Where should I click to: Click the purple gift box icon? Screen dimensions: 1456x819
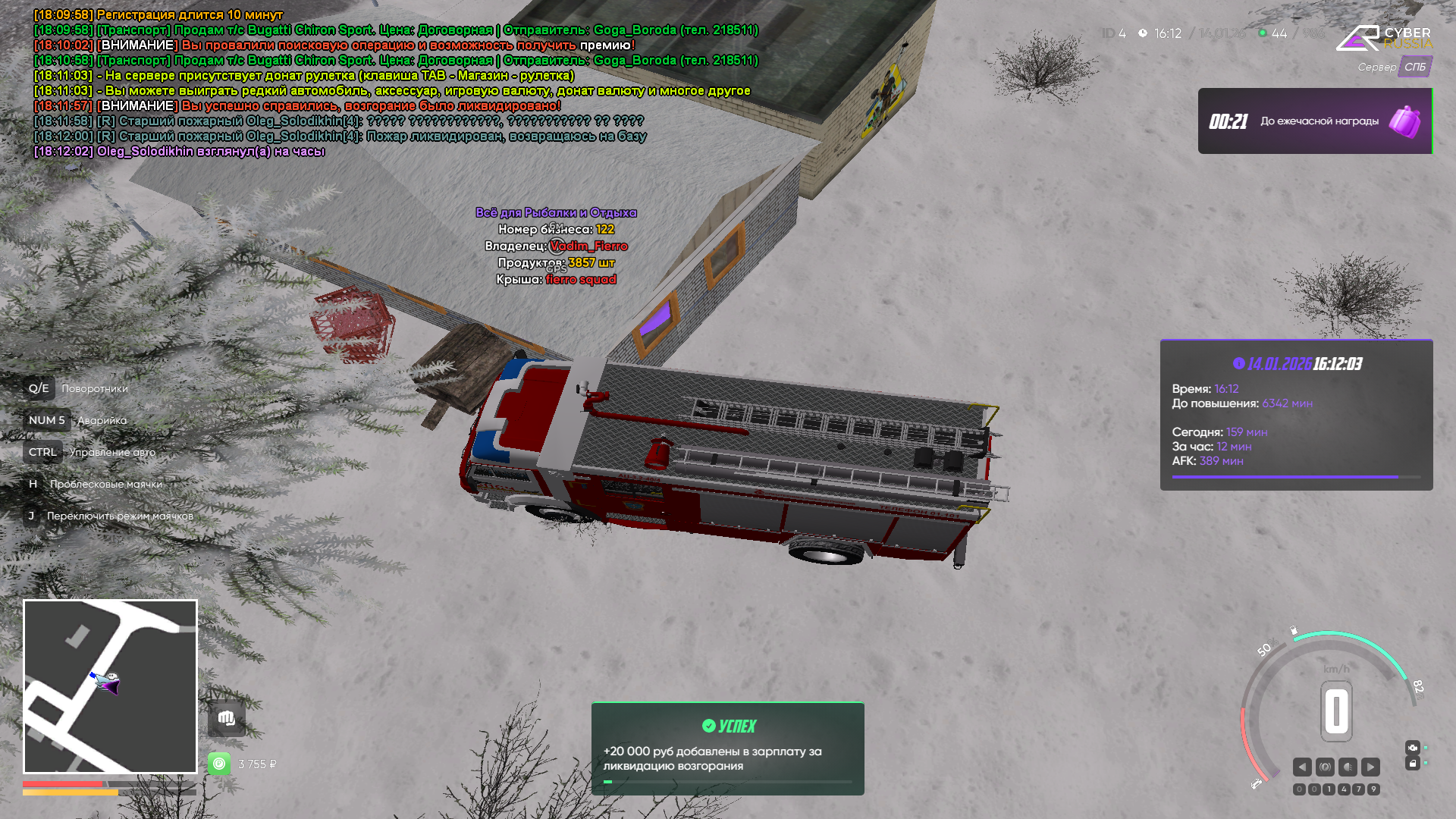click(x=1404, y=121)
